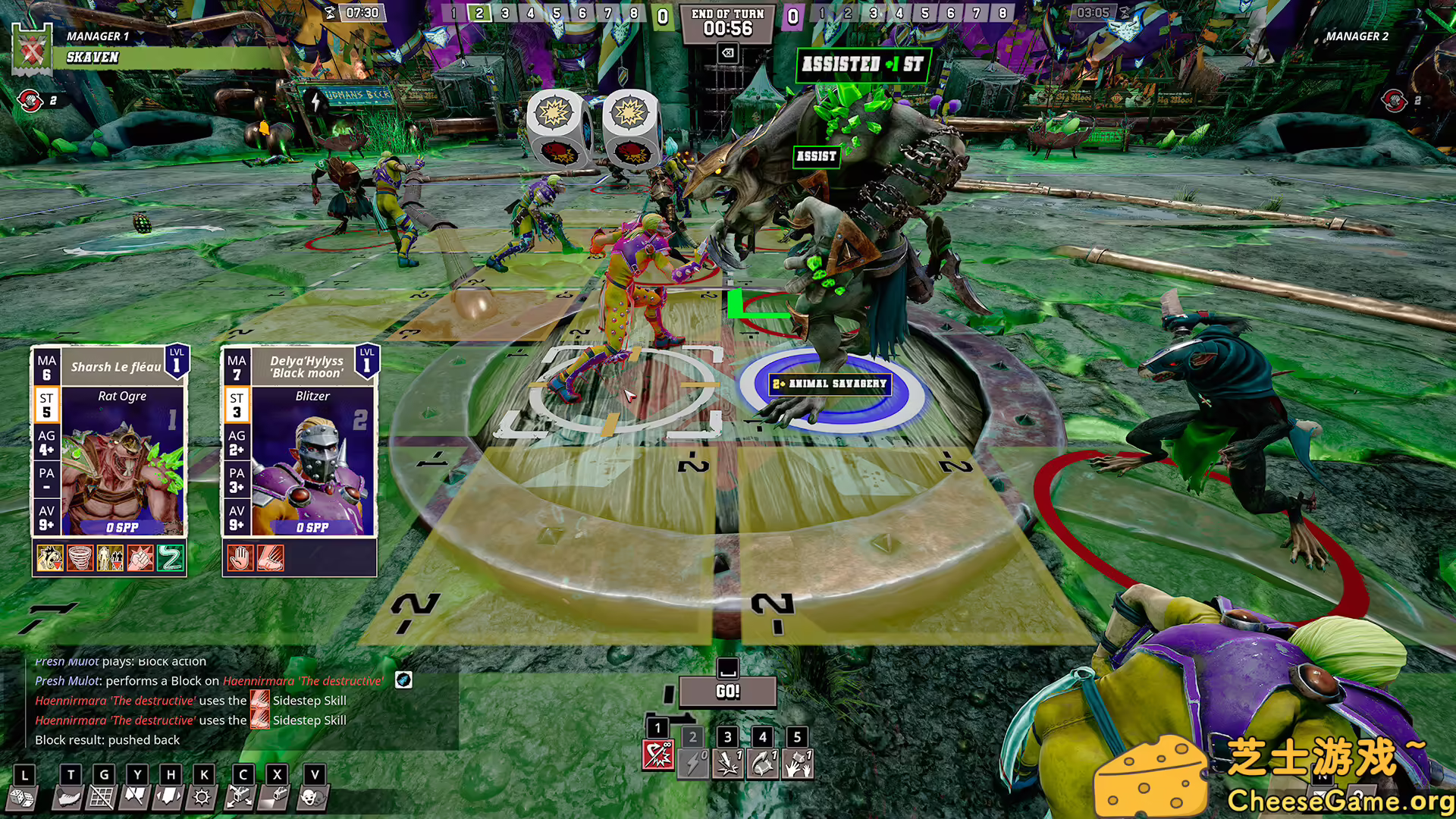The height and width of the screenshot is (819, 1456).
Task: Activate the spotlight camera (X icon)
Action: click(x=277, y=796)
